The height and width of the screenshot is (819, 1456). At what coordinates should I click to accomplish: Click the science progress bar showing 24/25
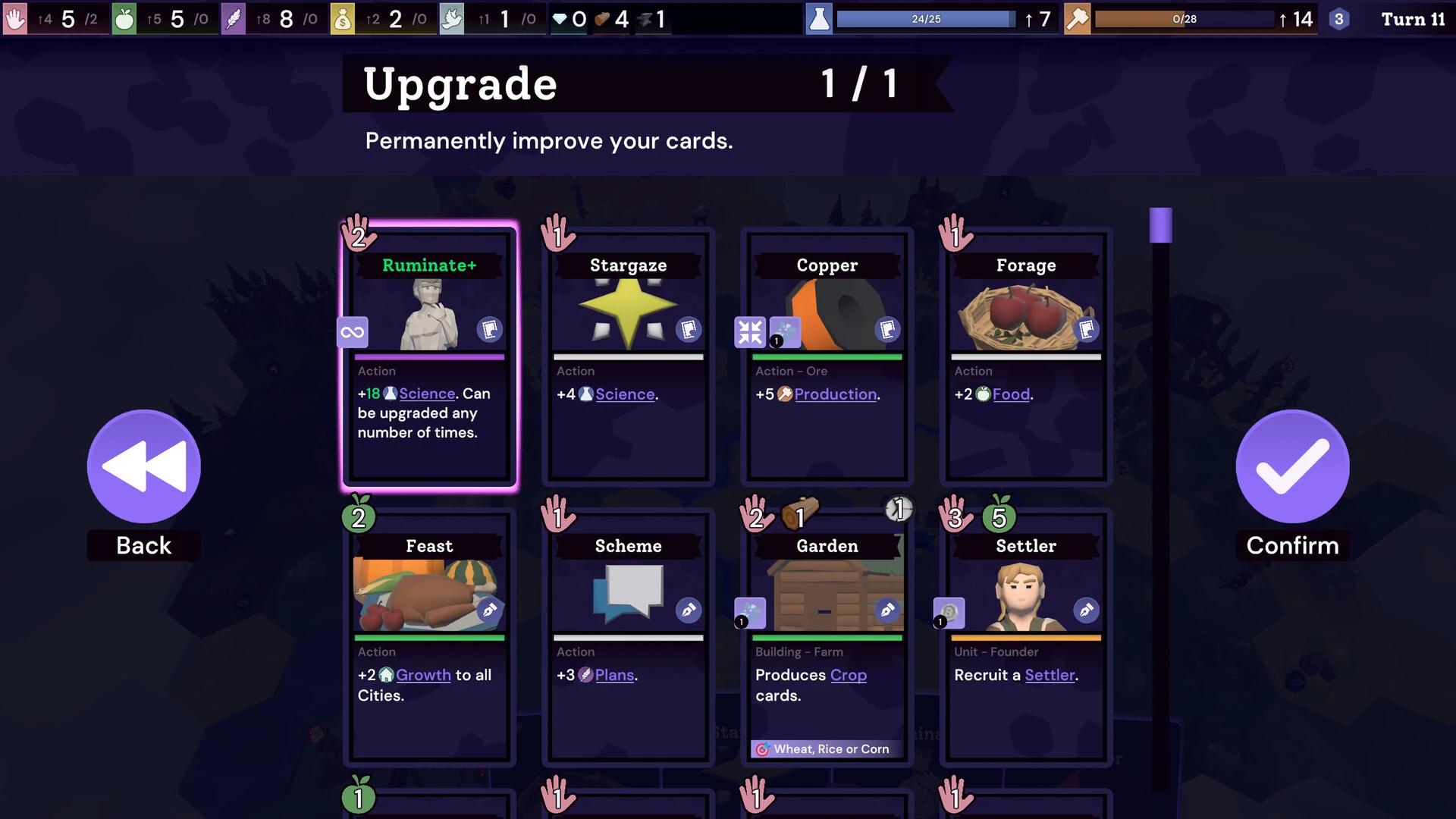pyautogui.click(x=927, y=20)
